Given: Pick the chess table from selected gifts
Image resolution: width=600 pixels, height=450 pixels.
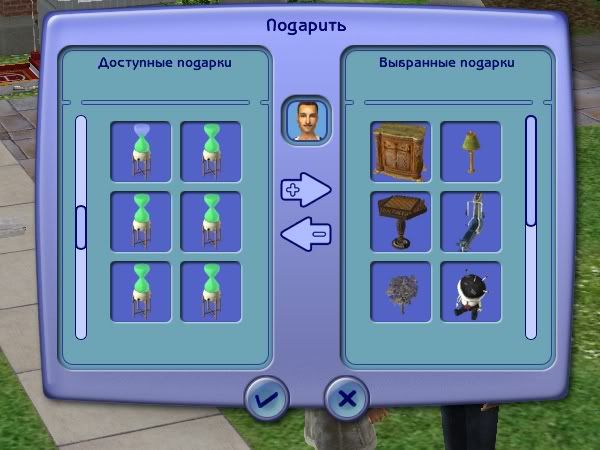Looking at the screenshot, I should click(x=400, y=222).
